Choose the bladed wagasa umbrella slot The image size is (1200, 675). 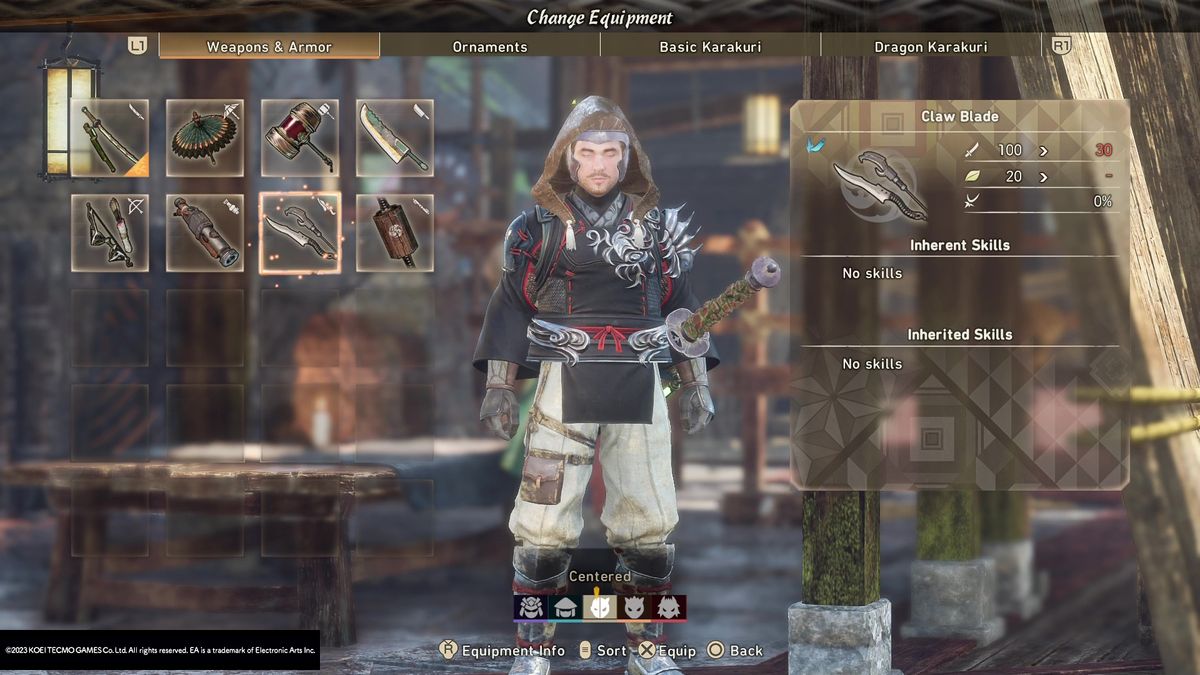point(205,138)
